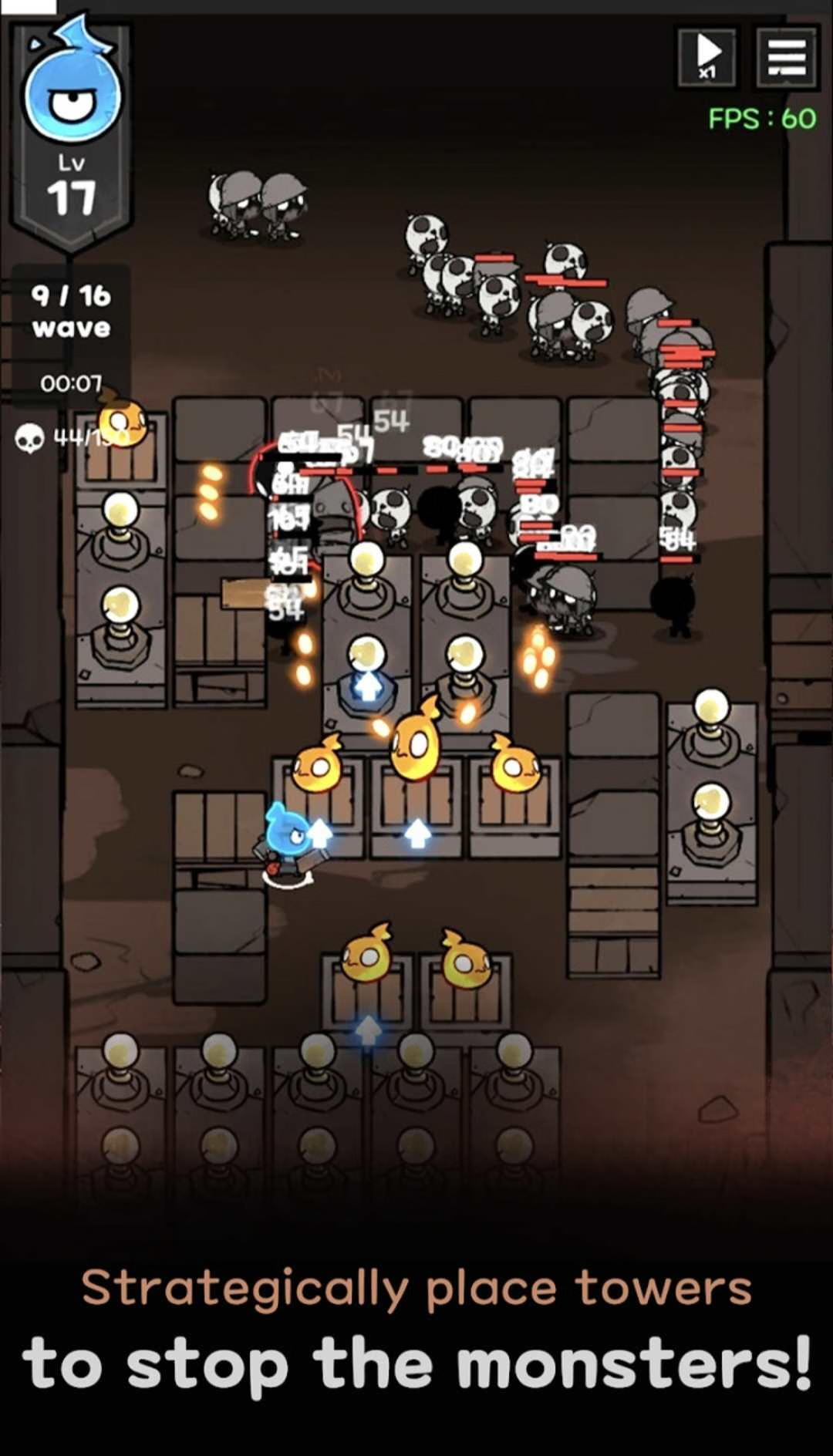This screenshot has width=833, height=1456.
Task: Toggle the x1 game speed button
Action: [707, 56]
